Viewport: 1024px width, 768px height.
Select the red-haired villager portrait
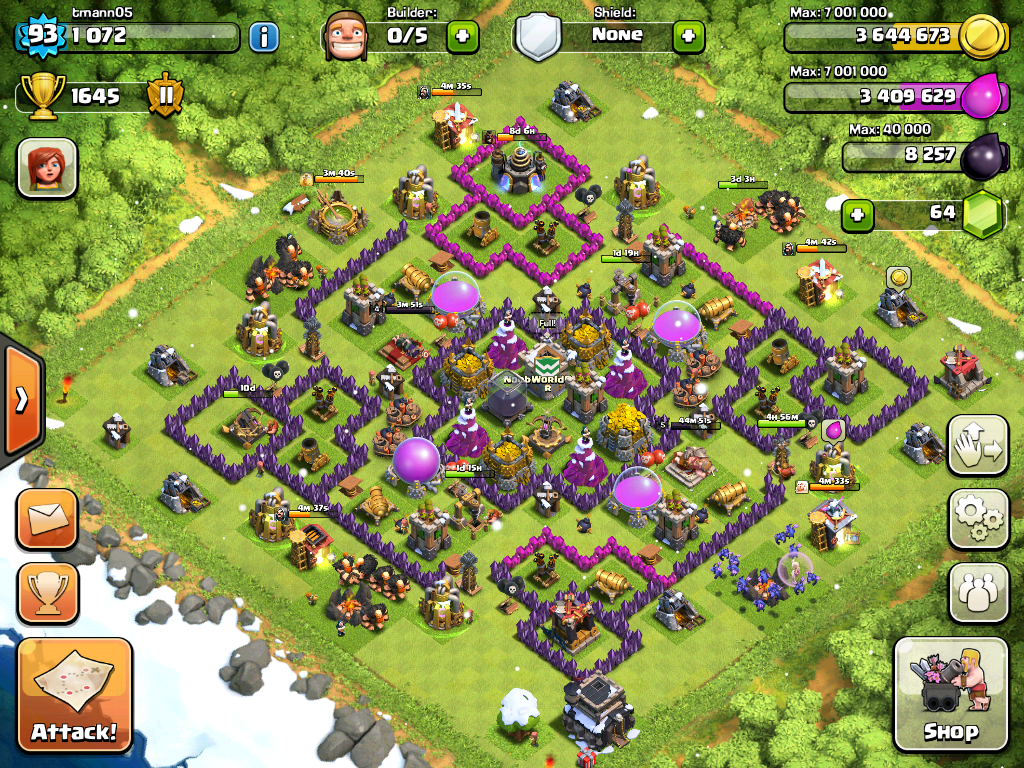pos(47,167)
